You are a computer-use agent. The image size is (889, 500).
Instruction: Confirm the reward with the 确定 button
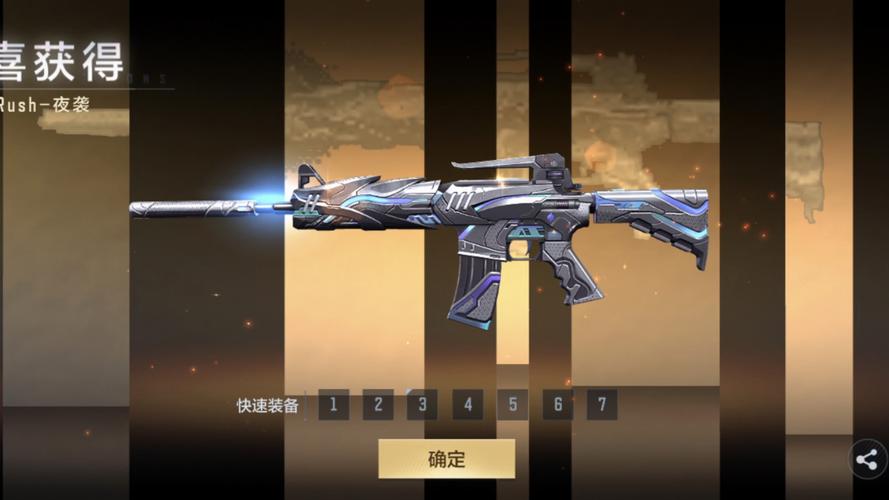(x=446, y=459)
